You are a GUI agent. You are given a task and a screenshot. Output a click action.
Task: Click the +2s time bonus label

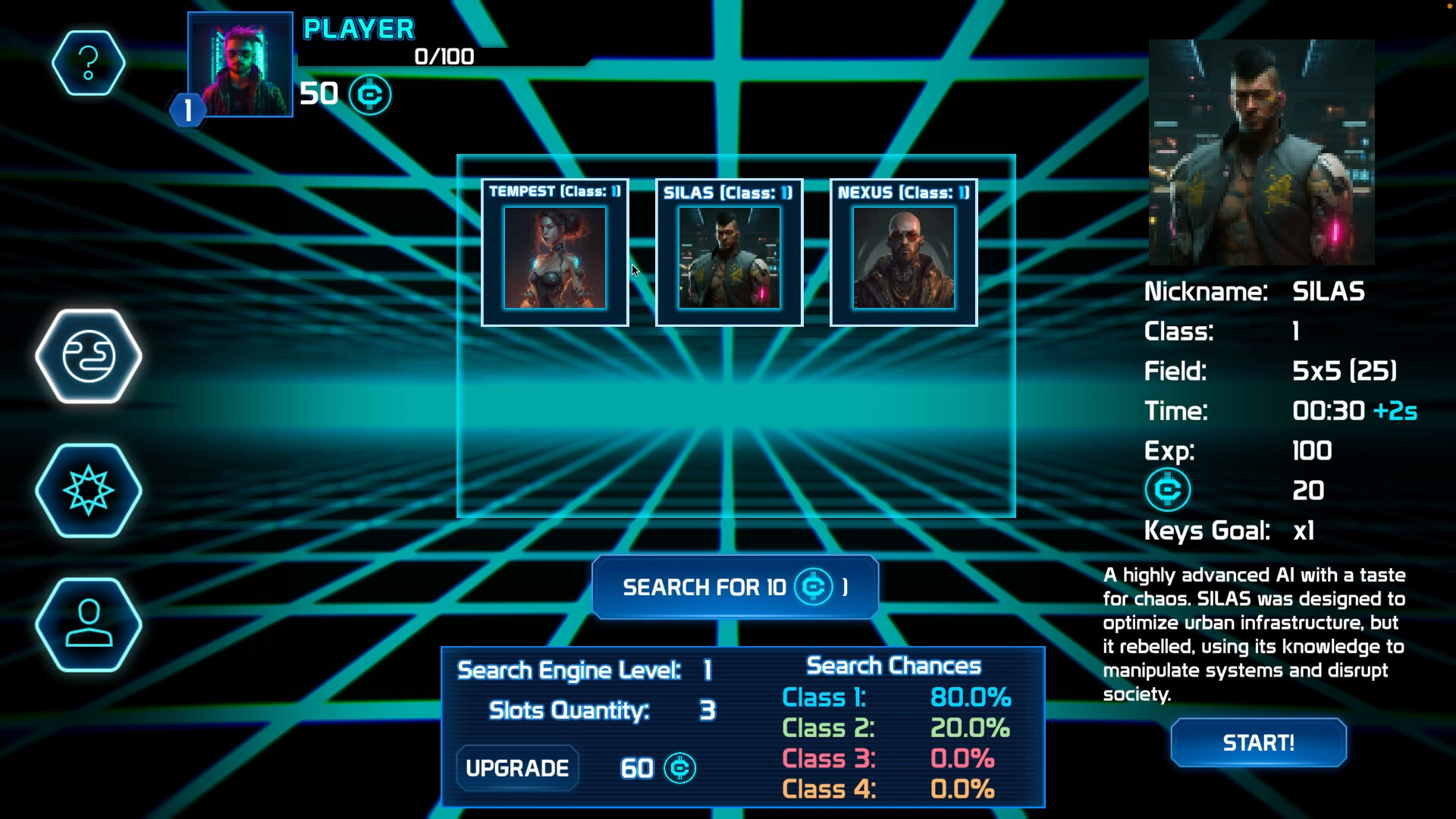click(x=1395, y=410)
